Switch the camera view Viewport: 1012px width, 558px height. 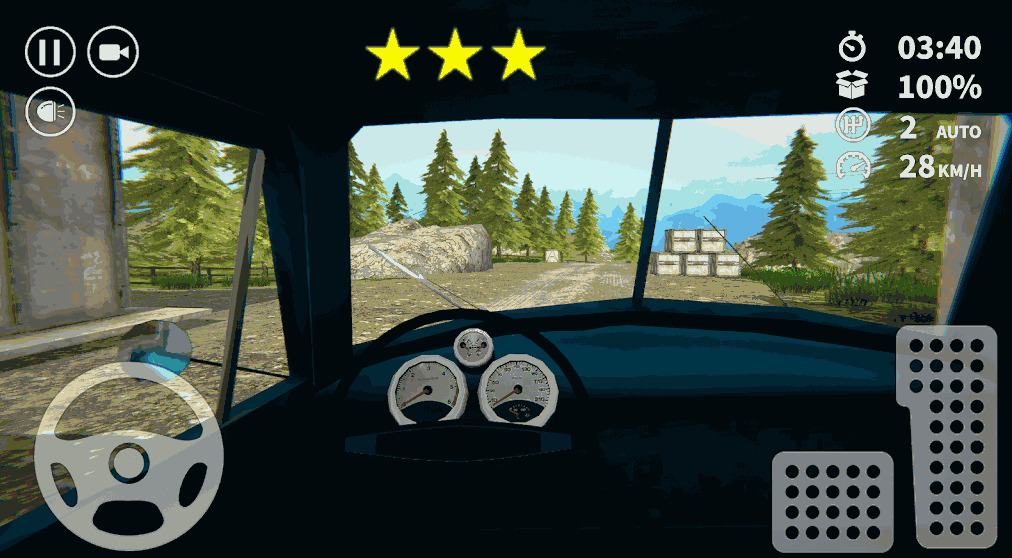click(113, 52)
